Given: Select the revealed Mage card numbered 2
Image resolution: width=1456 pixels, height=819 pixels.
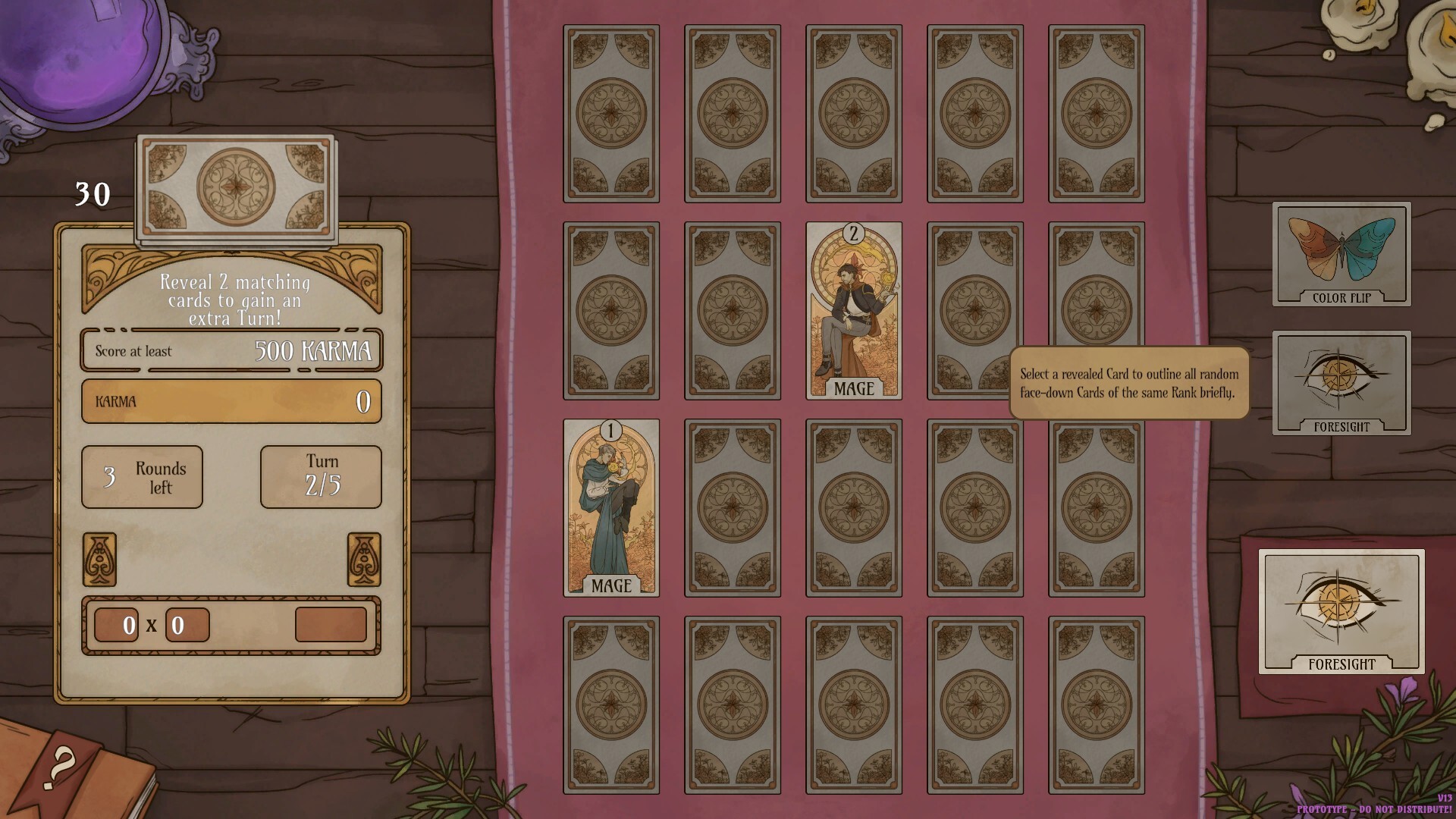Looking at the screenshot, I should 854,311.
